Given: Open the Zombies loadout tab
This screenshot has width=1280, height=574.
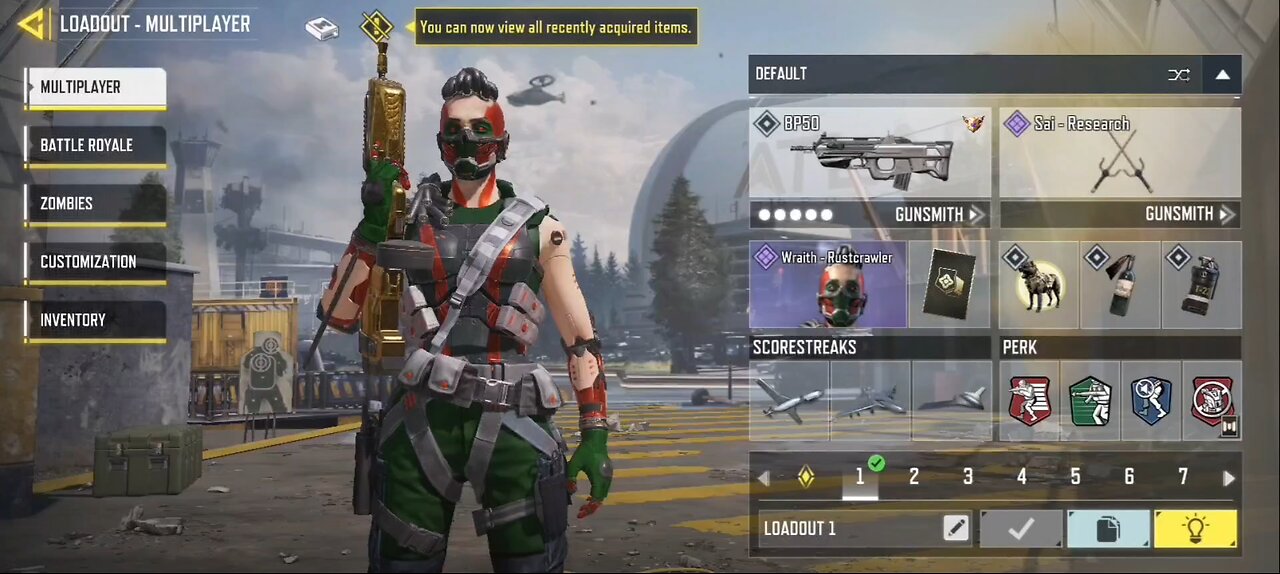Looking at the screenshot, I should [95, 204].
